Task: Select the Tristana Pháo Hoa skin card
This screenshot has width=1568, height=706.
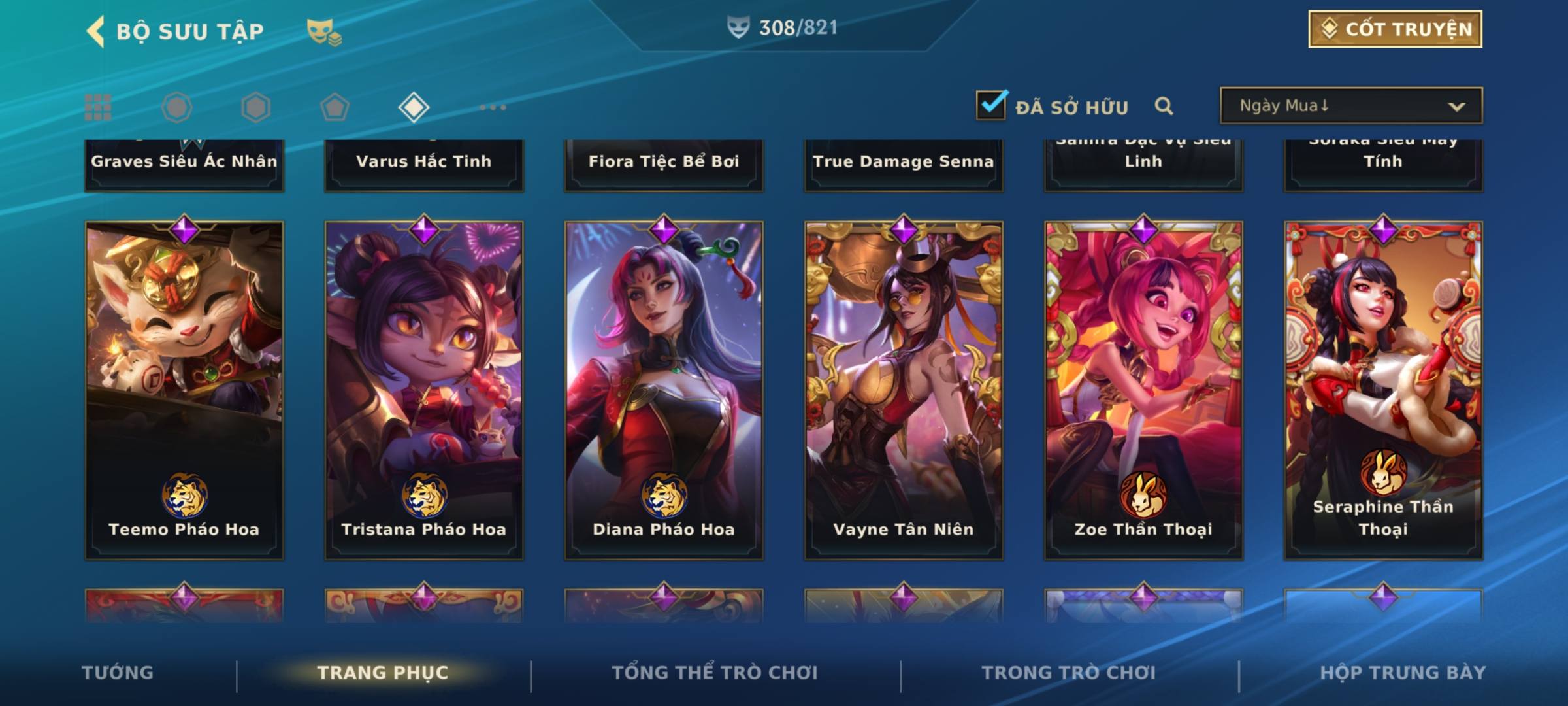Action: tap(424, 390)
